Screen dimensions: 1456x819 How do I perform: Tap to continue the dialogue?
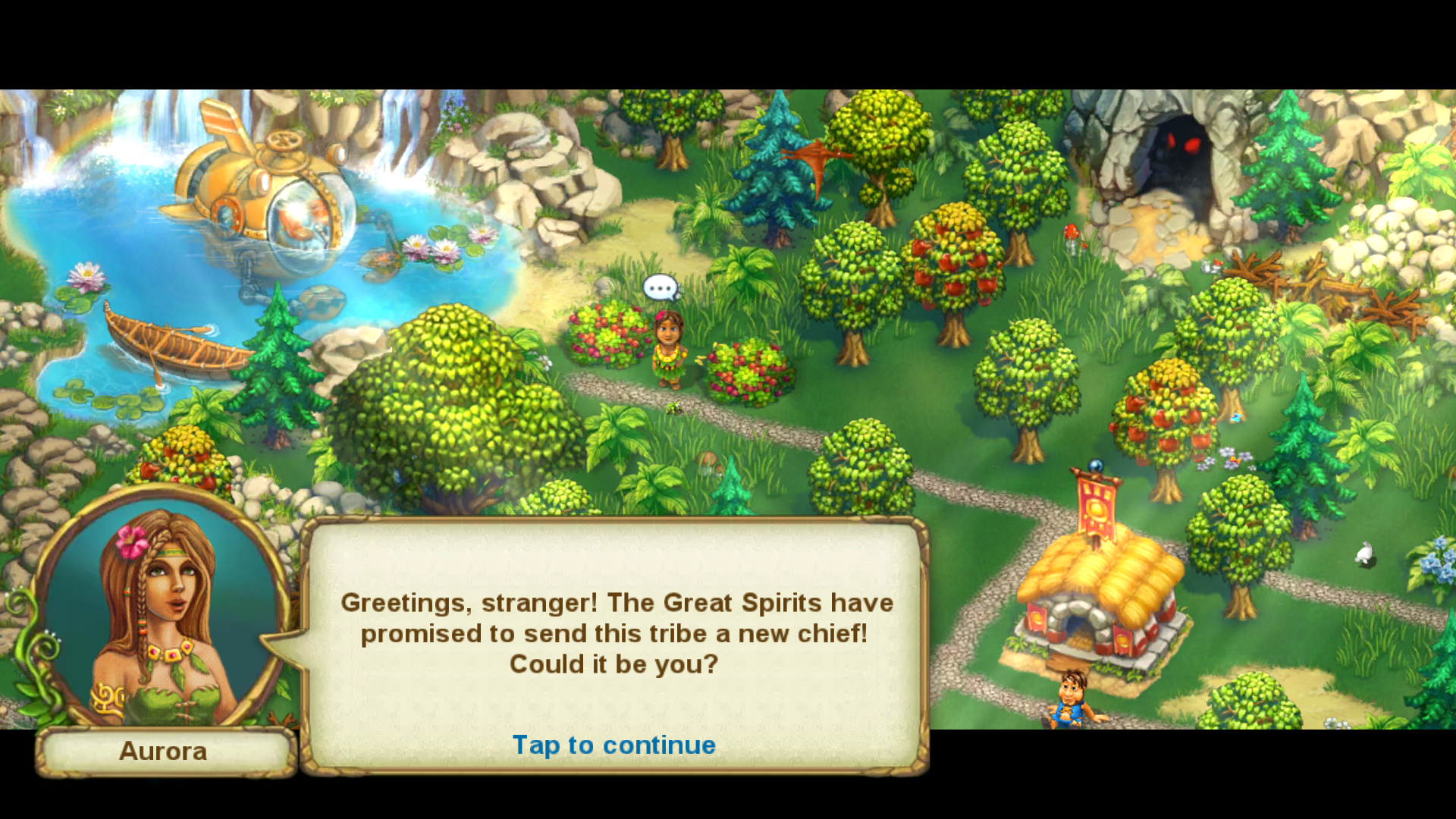[613, 745]
